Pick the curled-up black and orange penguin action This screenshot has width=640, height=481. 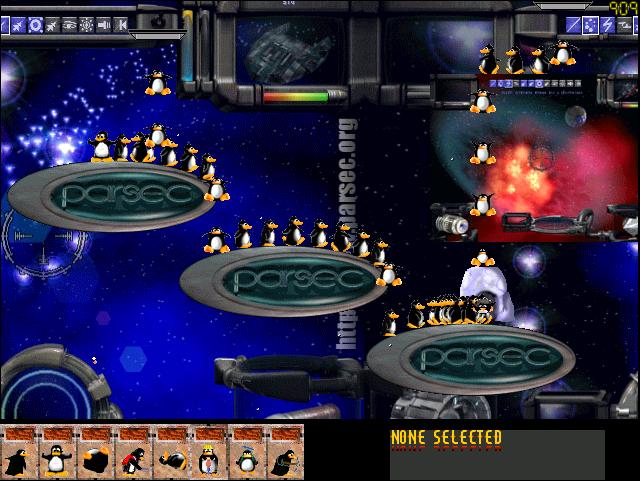pyautogui.click(x=95, y=459)
